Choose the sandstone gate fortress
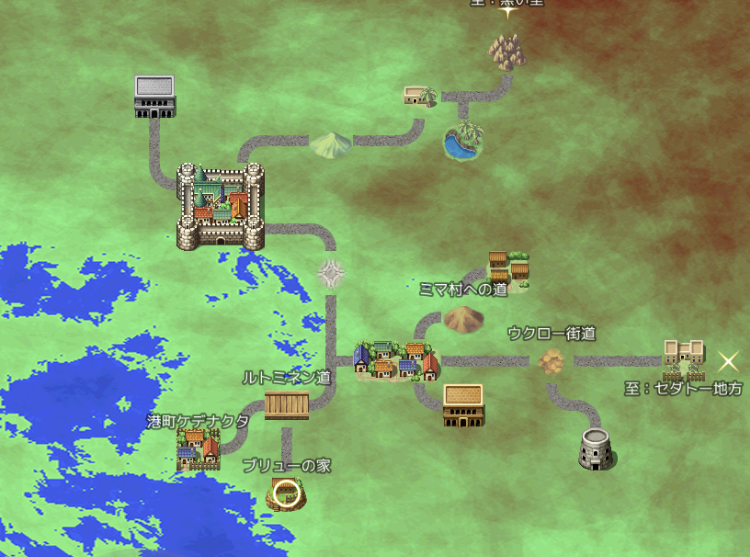750x557 pixels. (x=684, y=357)
